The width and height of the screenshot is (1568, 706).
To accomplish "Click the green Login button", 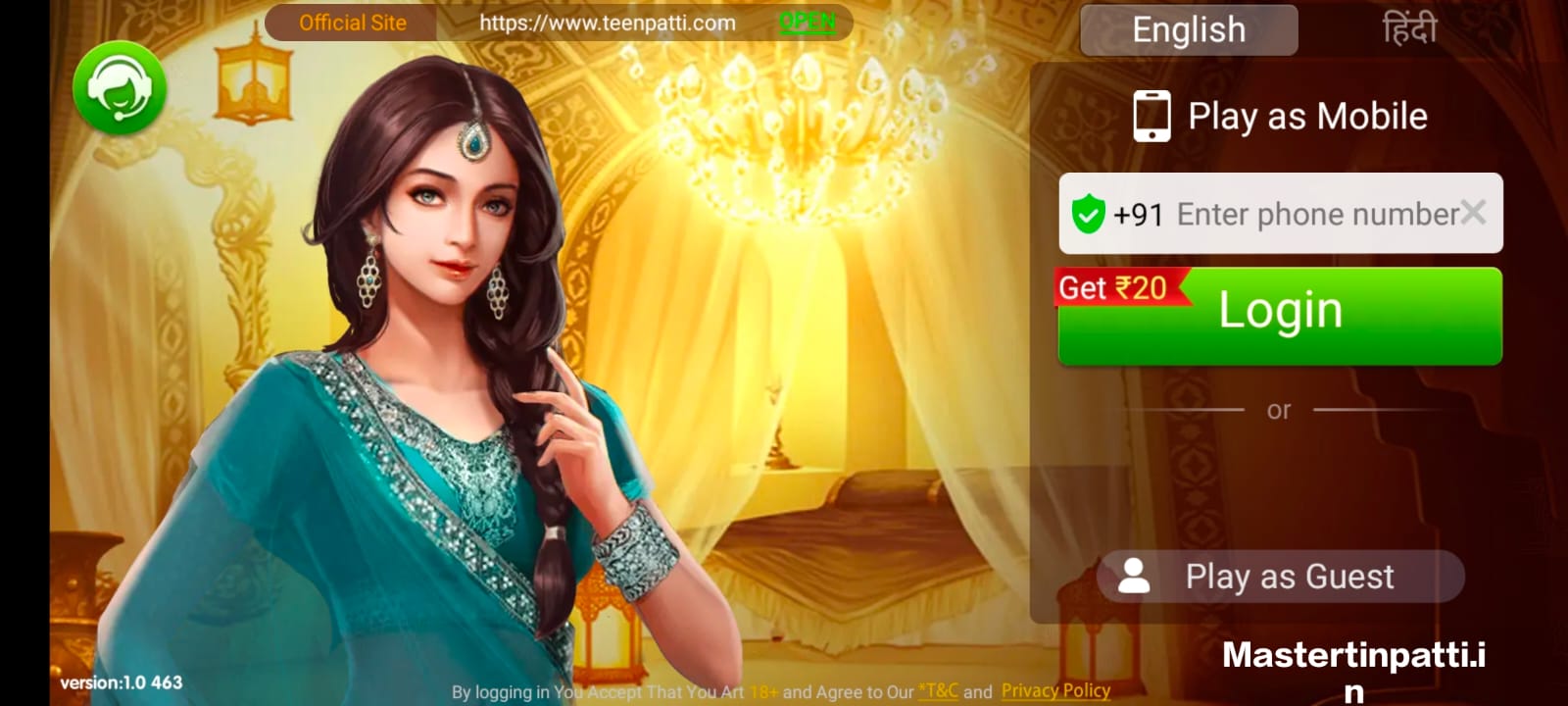I will (x=1280, y=316).
